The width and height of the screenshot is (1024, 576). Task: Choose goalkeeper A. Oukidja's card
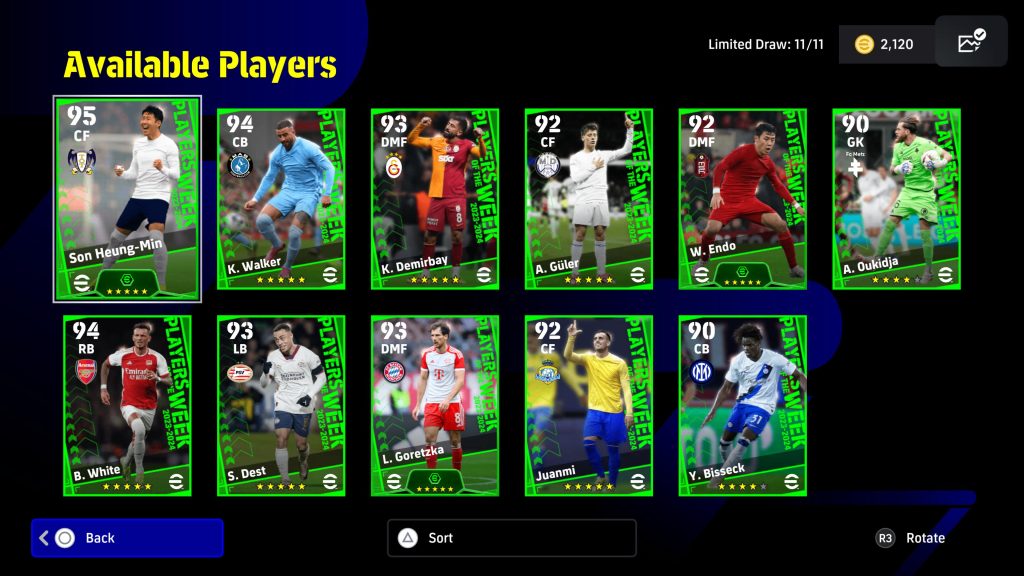pos(897,198)
